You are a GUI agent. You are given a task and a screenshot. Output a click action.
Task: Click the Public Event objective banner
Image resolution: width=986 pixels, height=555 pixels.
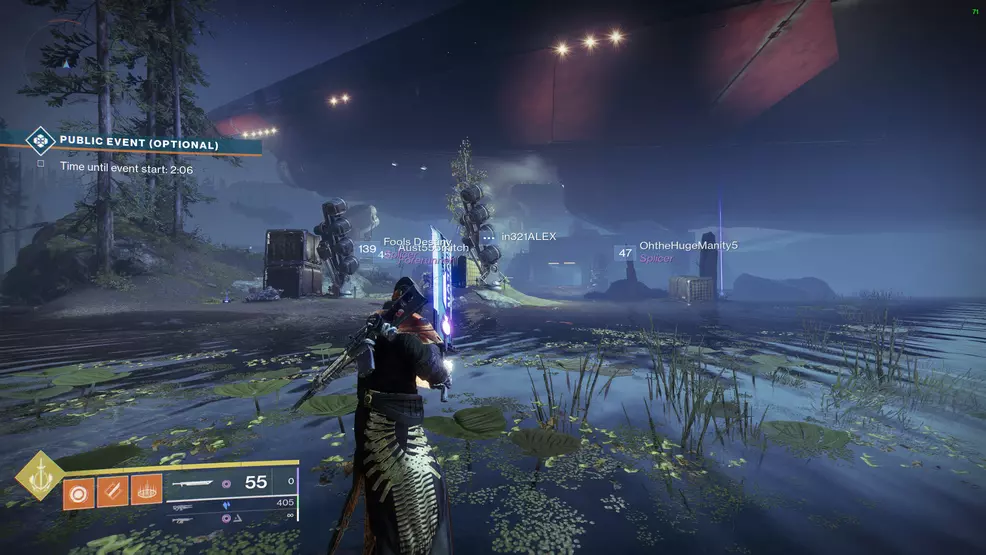point(140,144)
